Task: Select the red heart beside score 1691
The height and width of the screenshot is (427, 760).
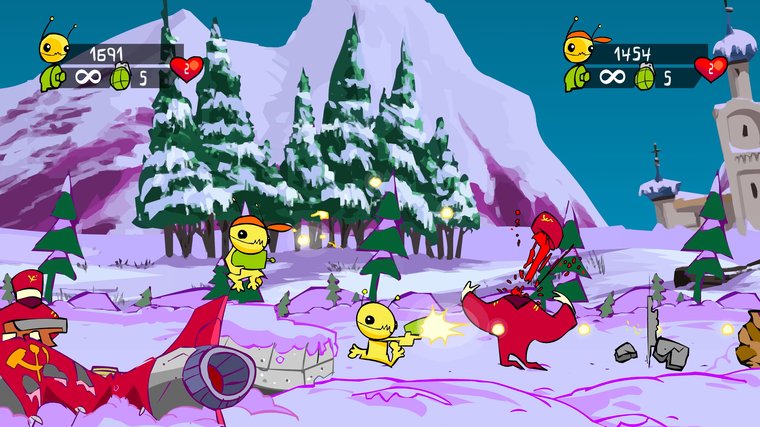Action: [x=183, y=68]
